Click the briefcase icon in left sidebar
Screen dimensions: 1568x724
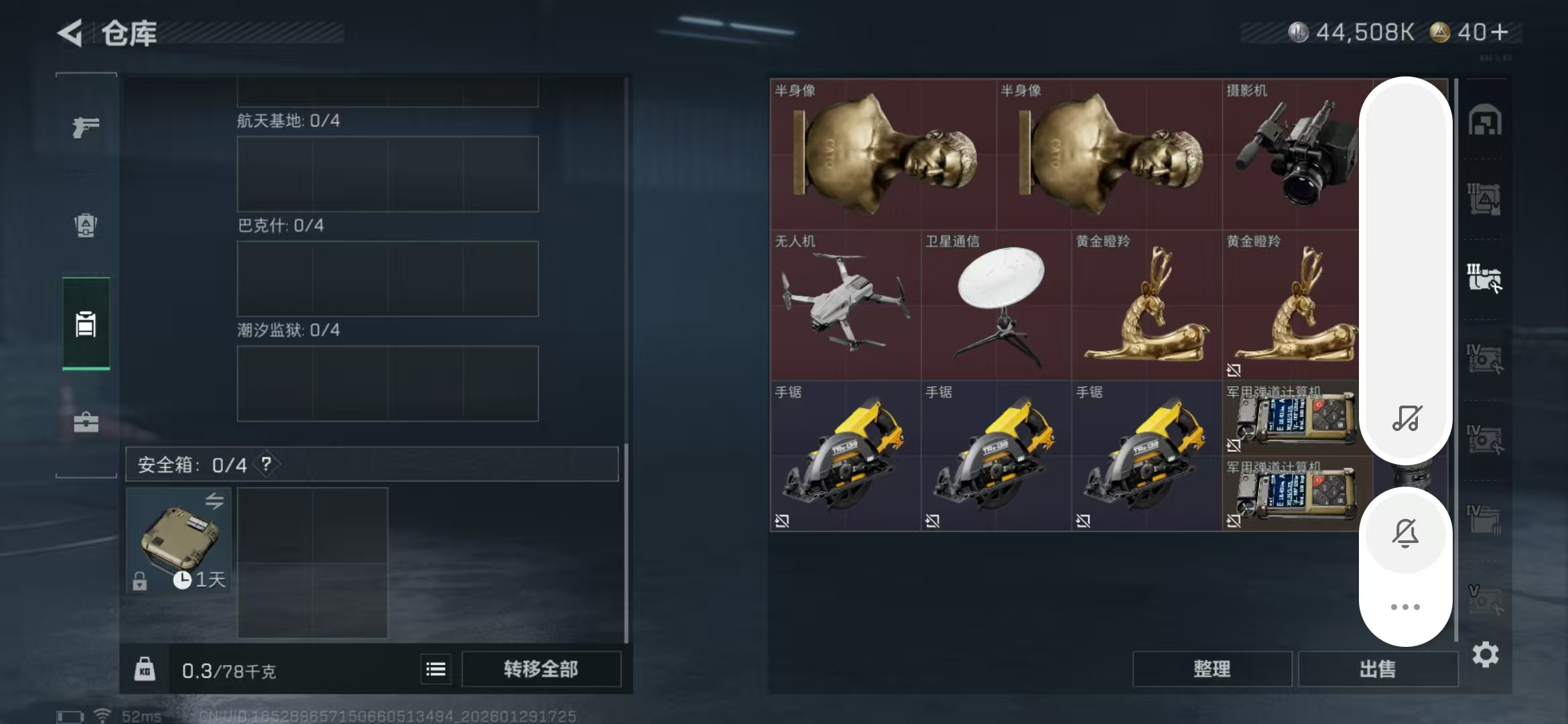86,421
